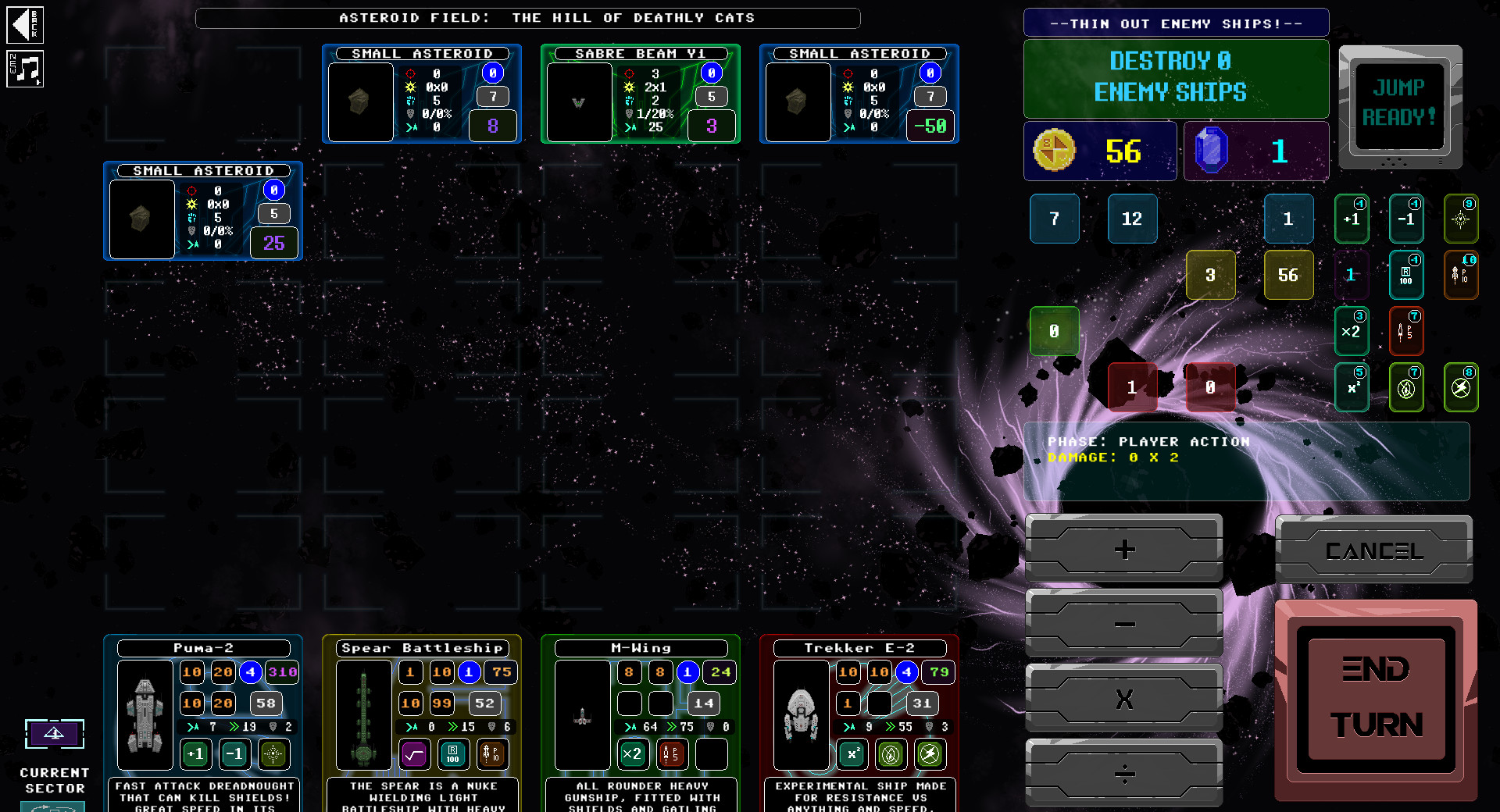
Task: Select the crossed-out plane card
Action: pos(1462,387)
